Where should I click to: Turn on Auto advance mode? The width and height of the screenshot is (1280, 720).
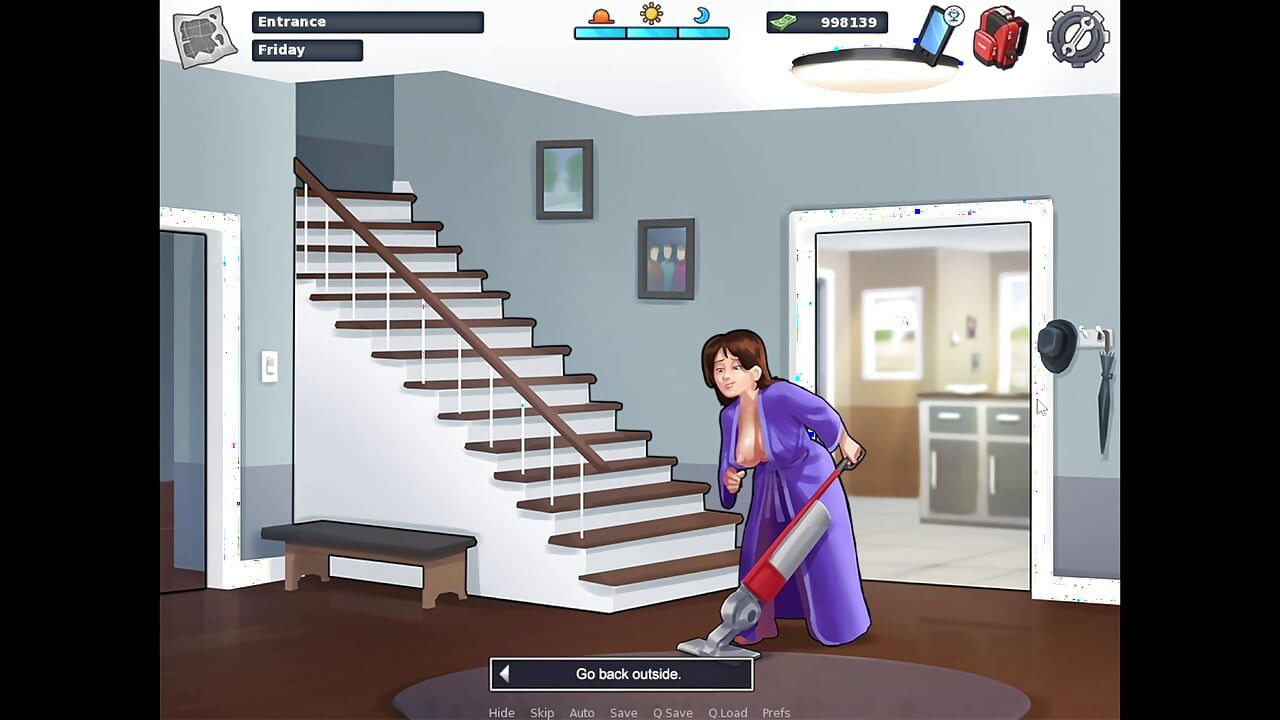click(582, 712)
